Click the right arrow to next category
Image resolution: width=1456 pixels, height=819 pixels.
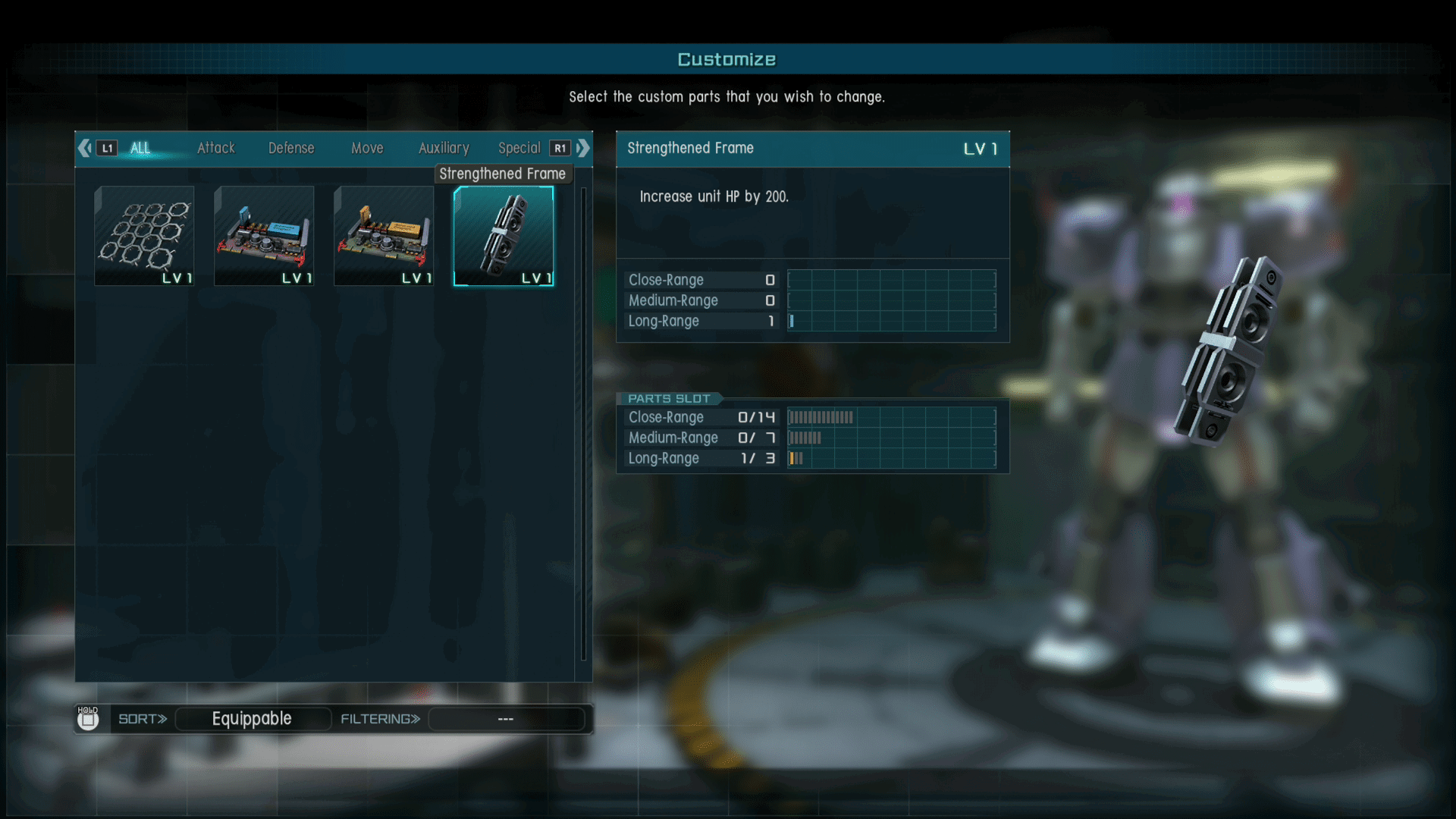(x=583, y=148)
